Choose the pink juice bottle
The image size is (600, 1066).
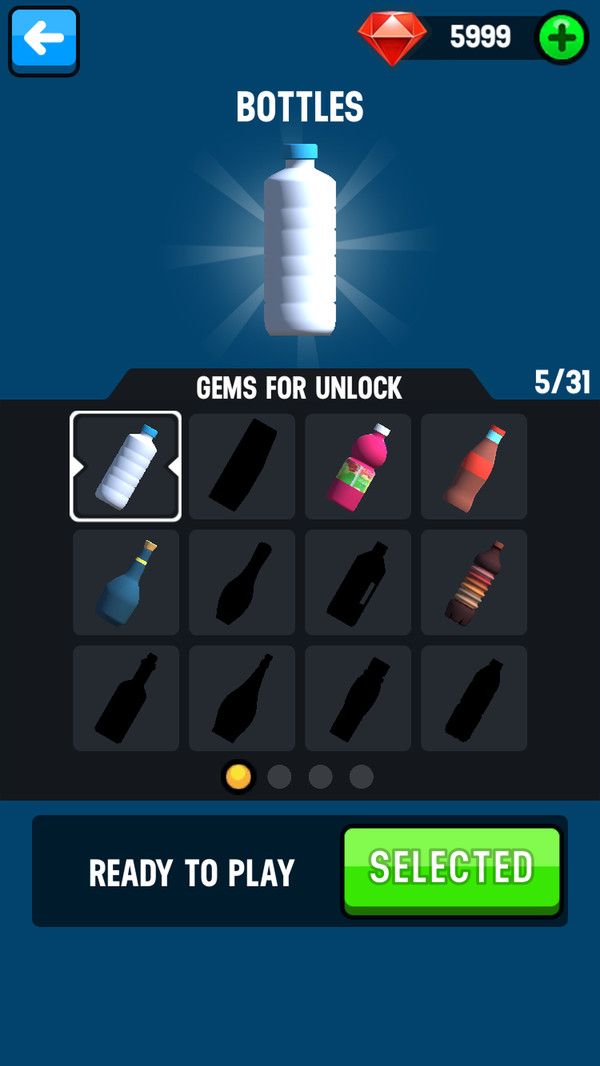point(358,466)
